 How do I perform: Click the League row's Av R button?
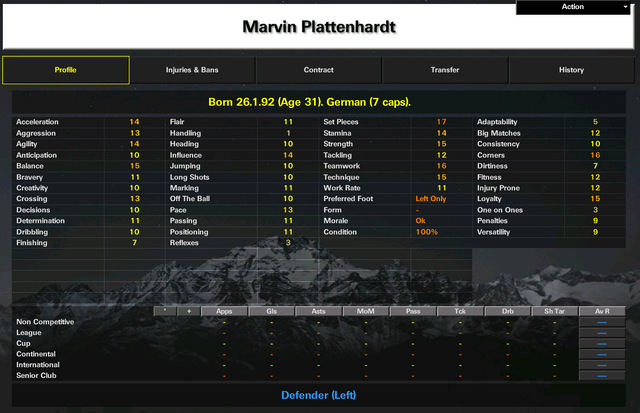[602, 332]
